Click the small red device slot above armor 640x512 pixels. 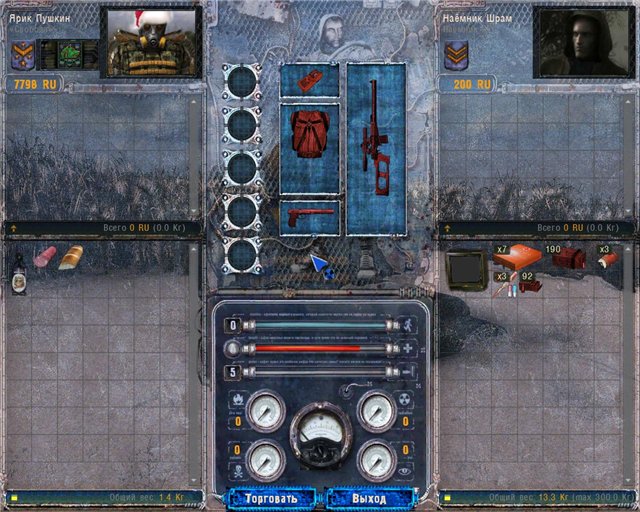[x=309, y=78]
